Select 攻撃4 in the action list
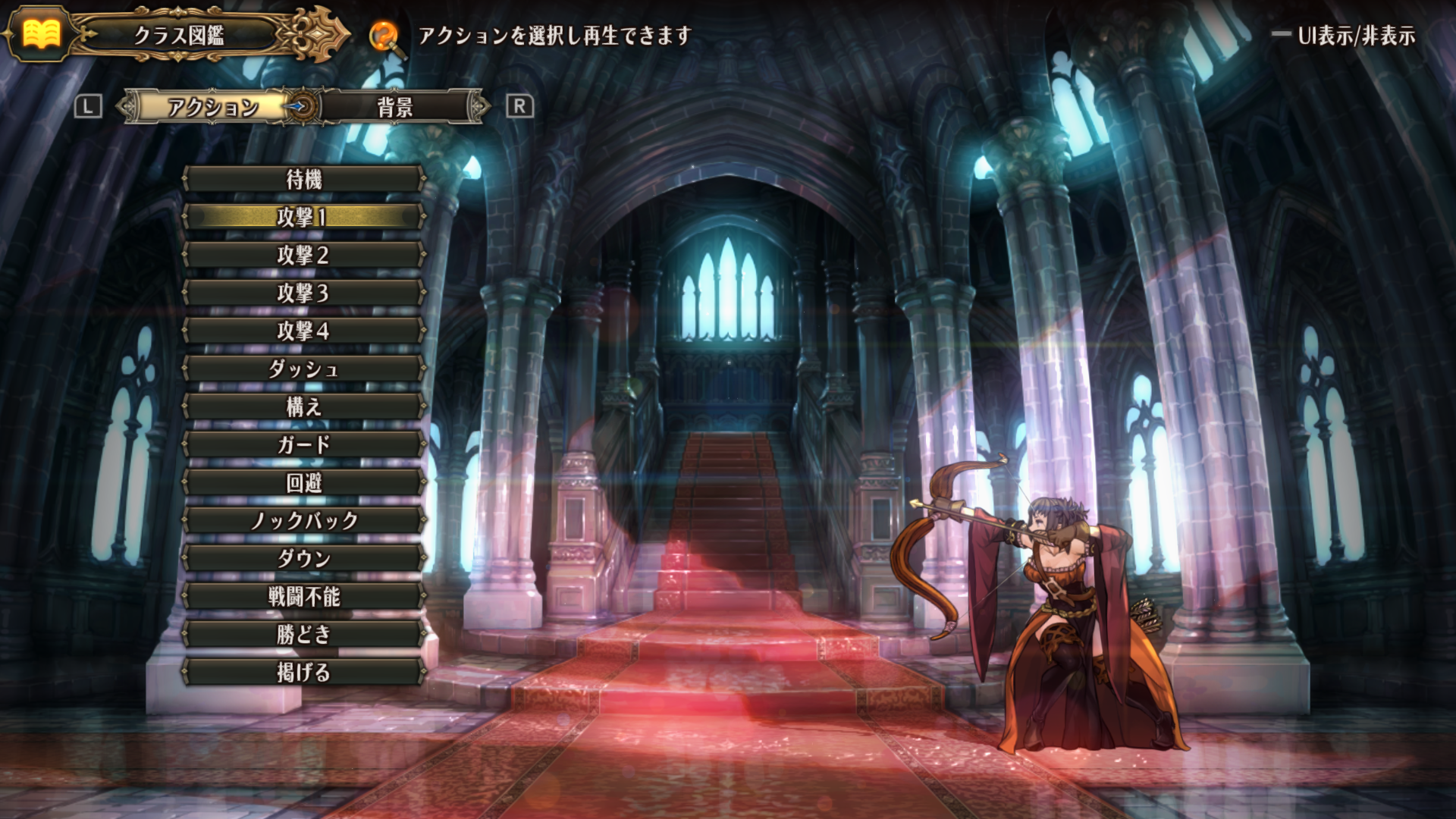The image size is (1456, 819). [303, 331]
